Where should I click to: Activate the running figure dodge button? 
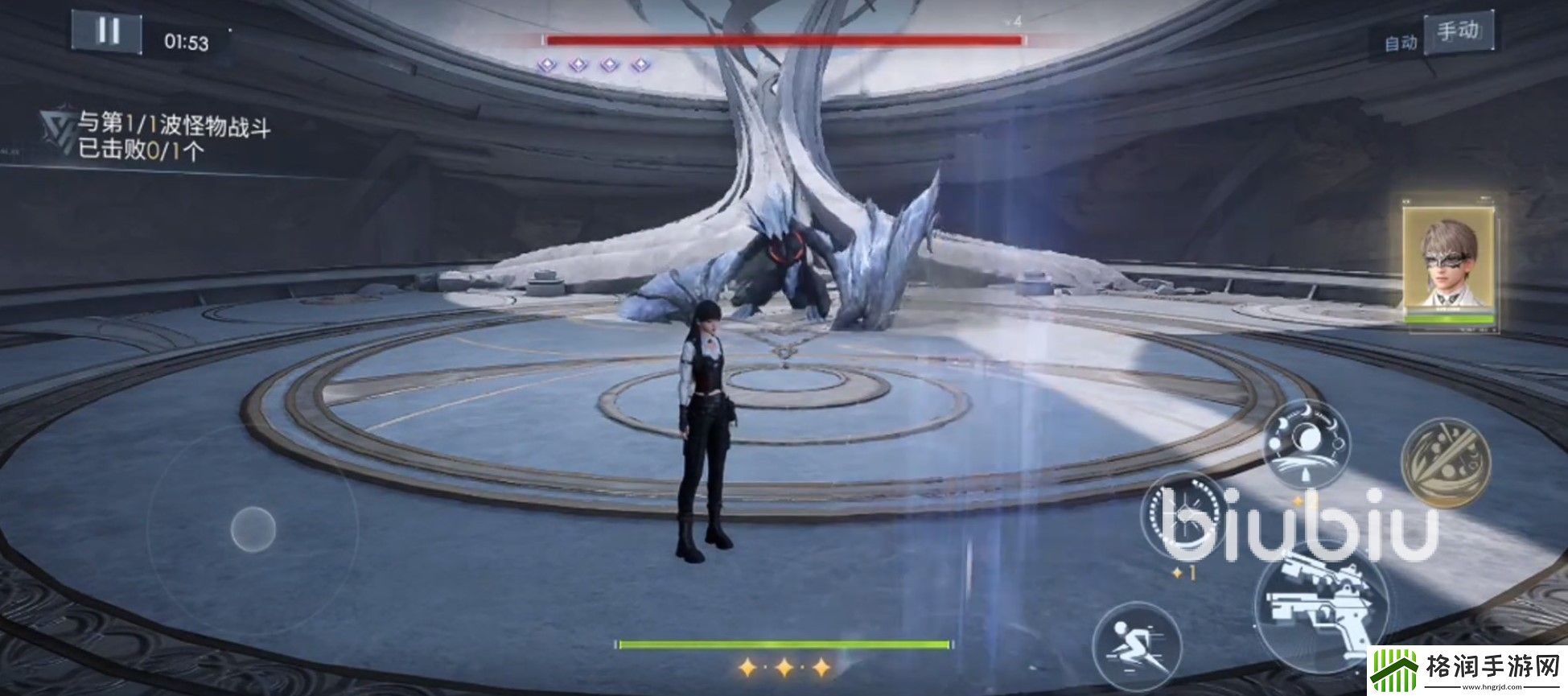(1137, 645)
